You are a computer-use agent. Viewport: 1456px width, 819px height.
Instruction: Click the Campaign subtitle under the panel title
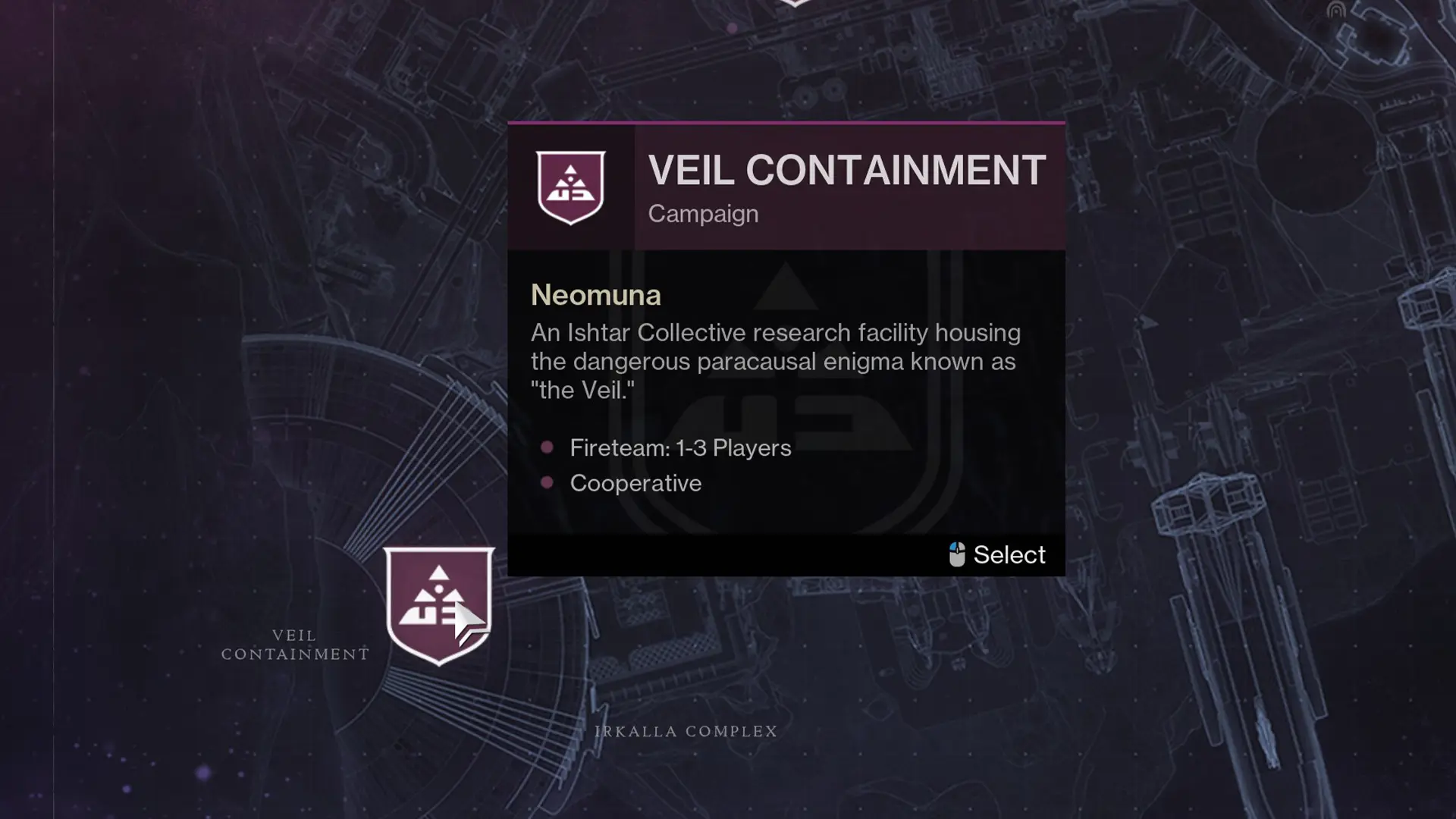[x=702, y=214]
